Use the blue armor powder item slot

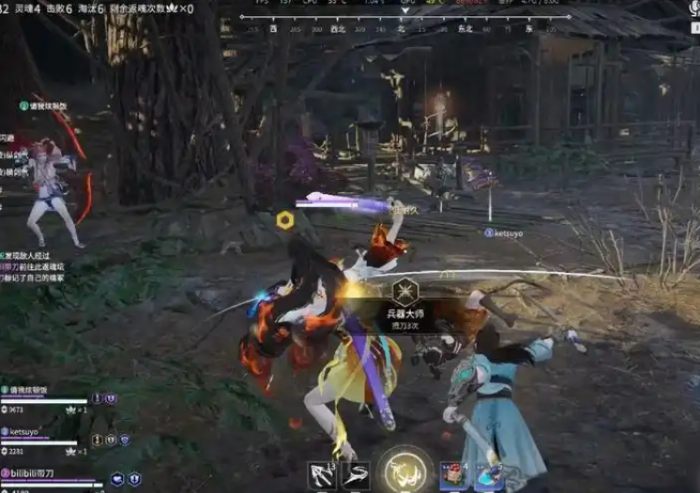coord(488,476)
